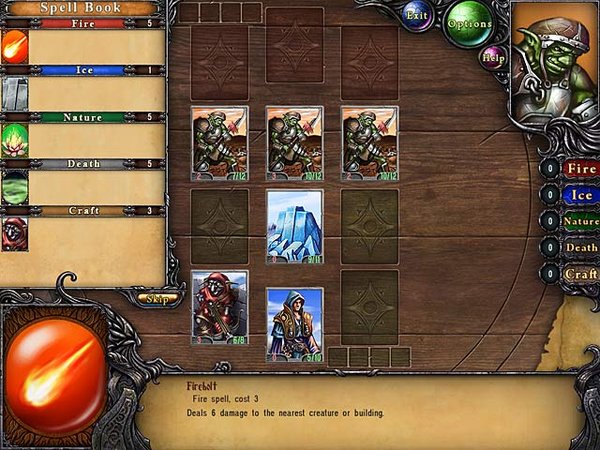
Task: Select the ice wall card on the board
Action: coord(295,227)
